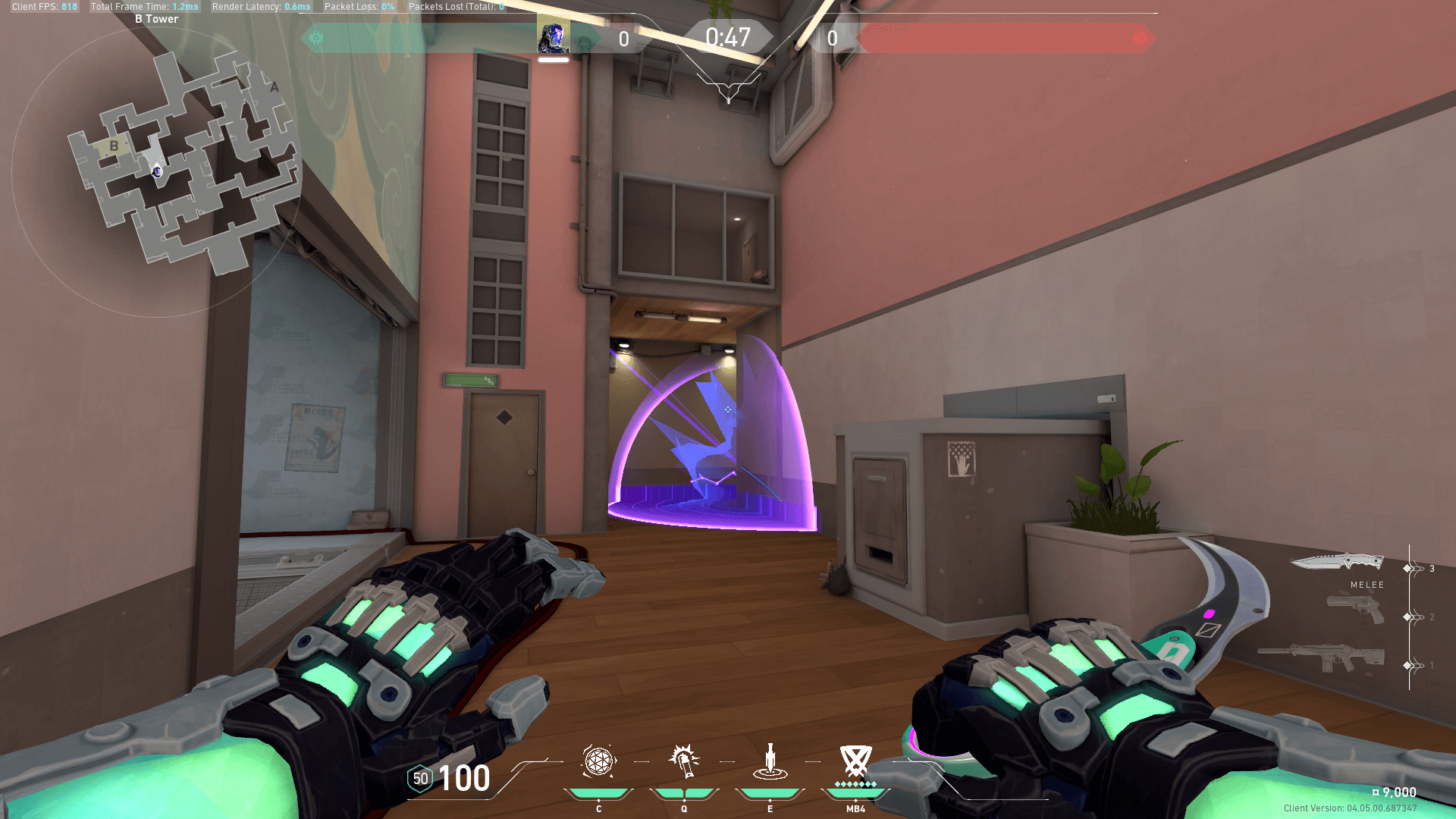Switch to the revolver sidearm slot
Image resolution: width=1456 pixels, height=819 pixels.
pos(1355,609)
